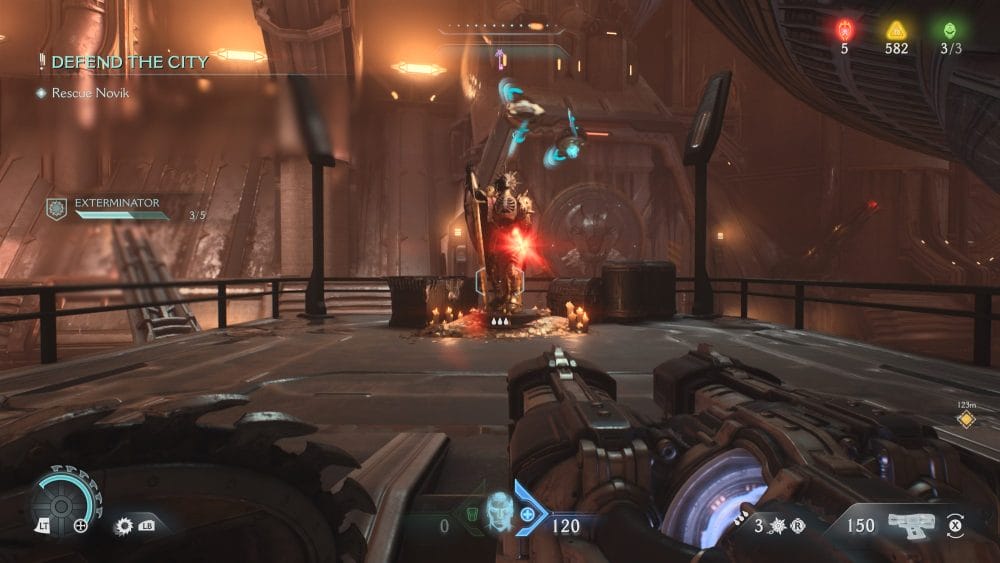Image resolution: width=1000 pixels, height=563 pixels.
Task: Click the yellow diamond waypoint marker
Action: point(966,419)
